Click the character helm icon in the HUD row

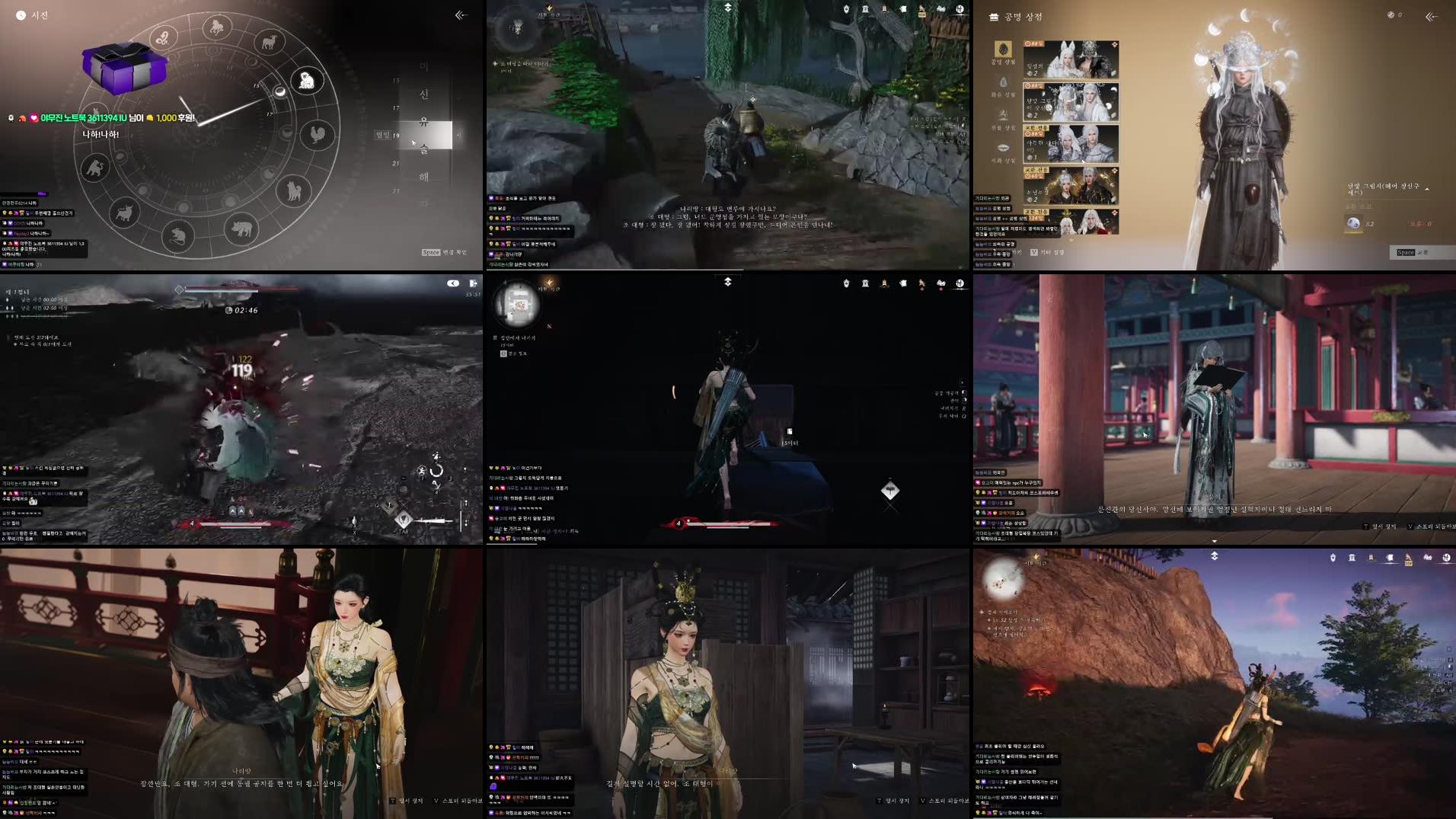point(847,9)
